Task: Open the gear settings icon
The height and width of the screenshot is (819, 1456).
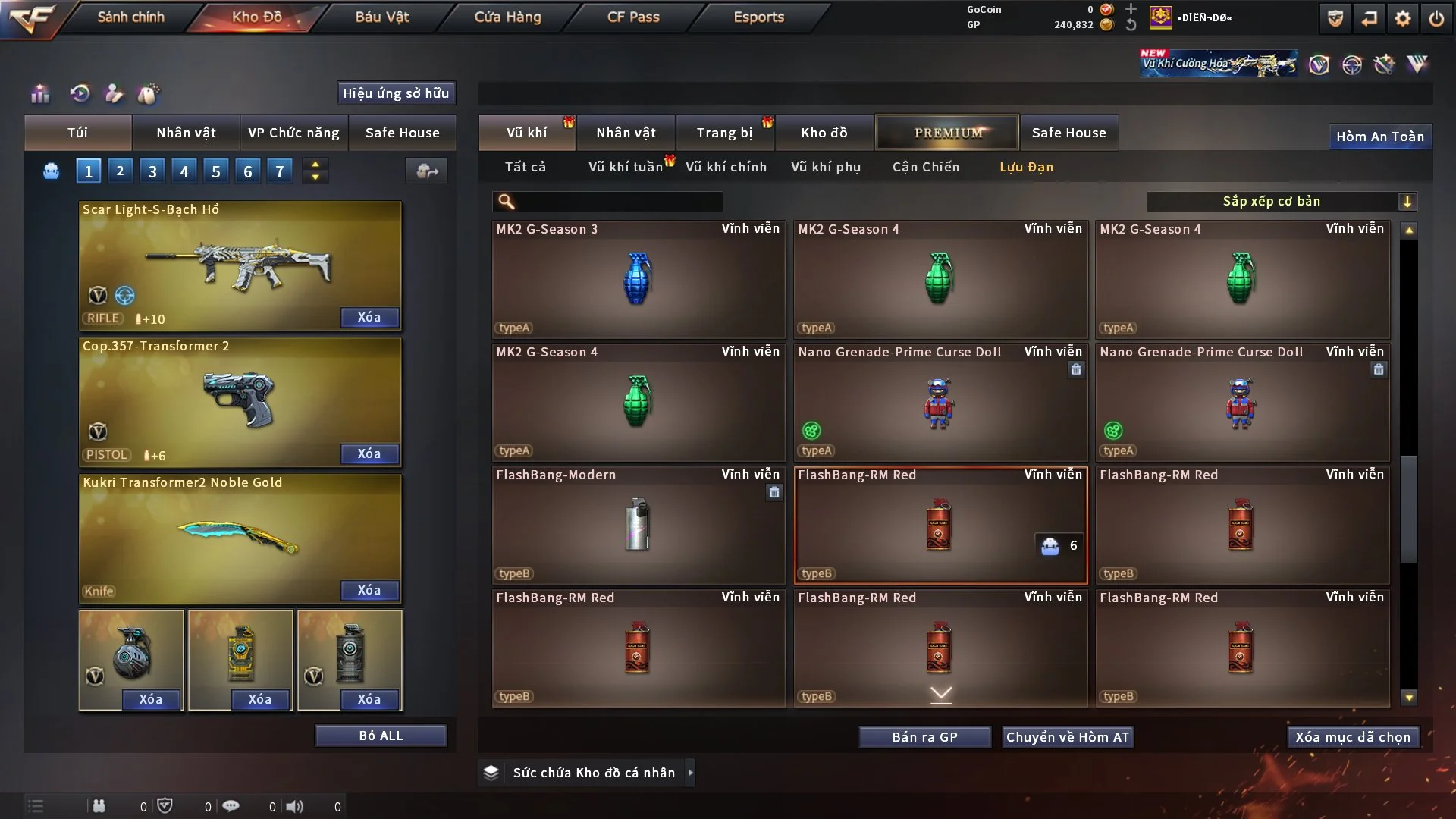Action: pyautogui.click(x=1403, y=18)
